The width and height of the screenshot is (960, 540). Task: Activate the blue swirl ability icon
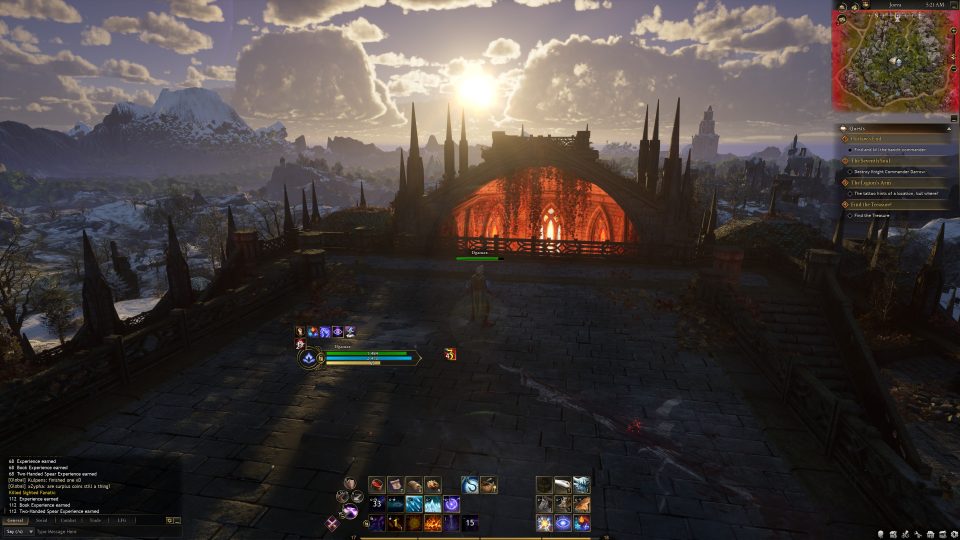coord(469,485)
